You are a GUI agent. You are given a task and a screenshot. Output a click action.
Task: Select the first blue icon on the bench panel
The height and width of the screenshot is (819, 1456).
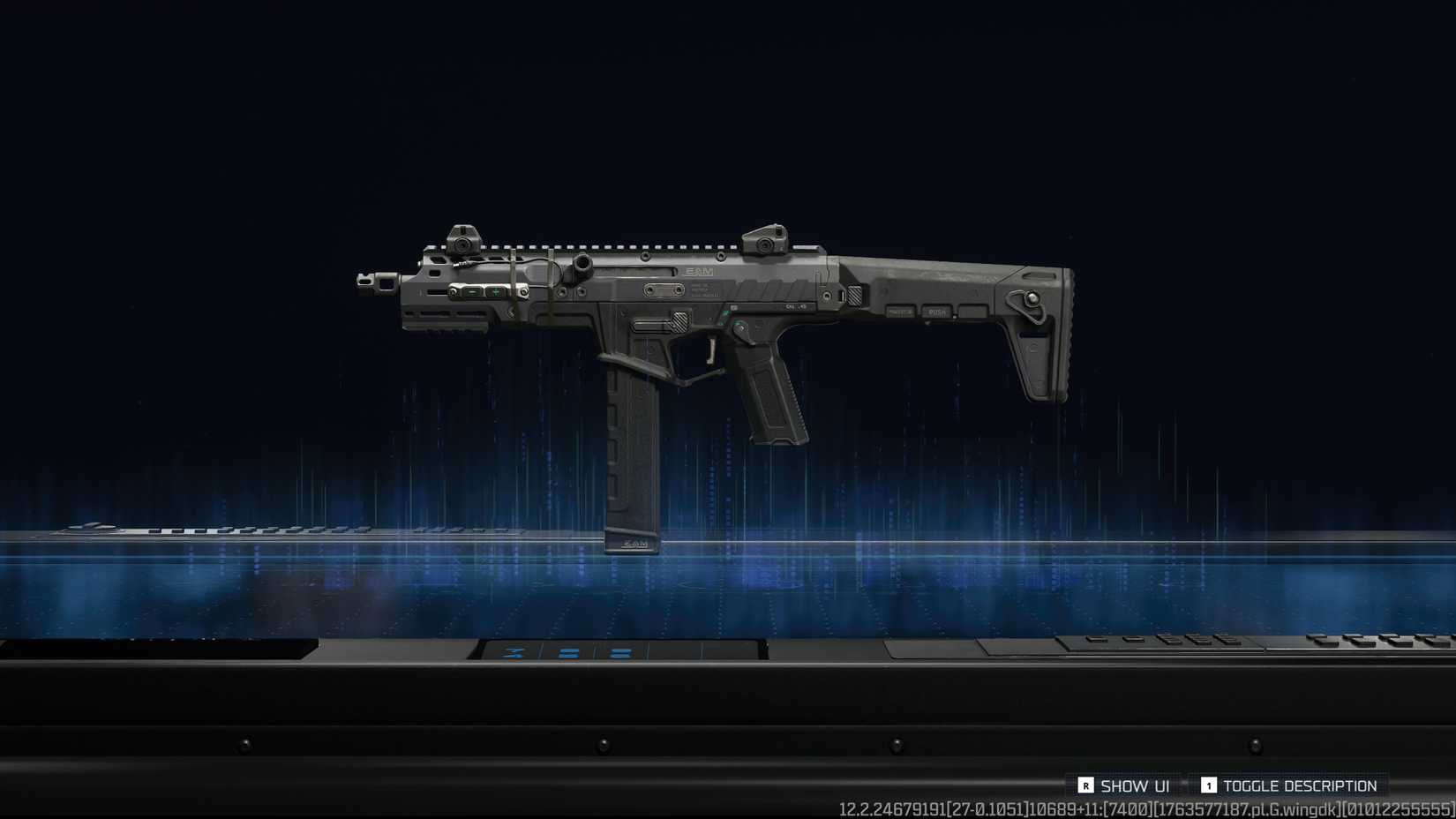click(x=512, y=652)
